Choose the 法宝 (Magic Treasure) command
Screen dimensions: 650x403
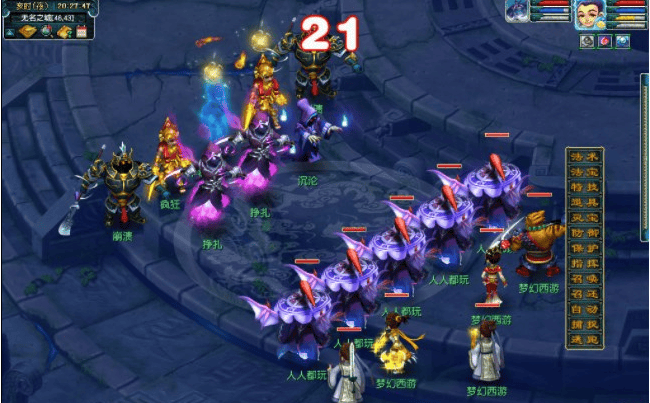584,172
